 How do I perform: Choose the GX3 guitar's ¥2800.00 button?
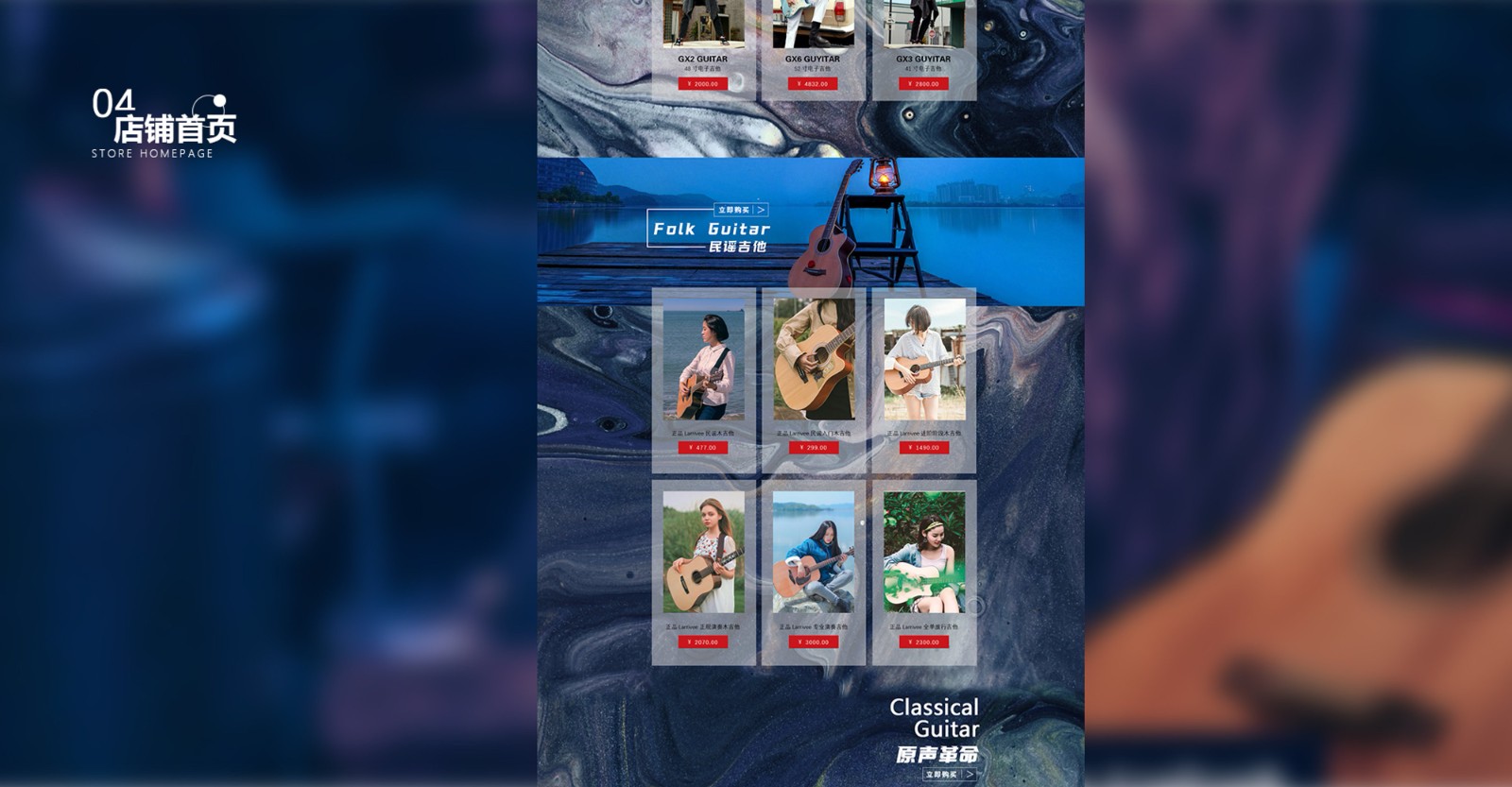[923, 84]
